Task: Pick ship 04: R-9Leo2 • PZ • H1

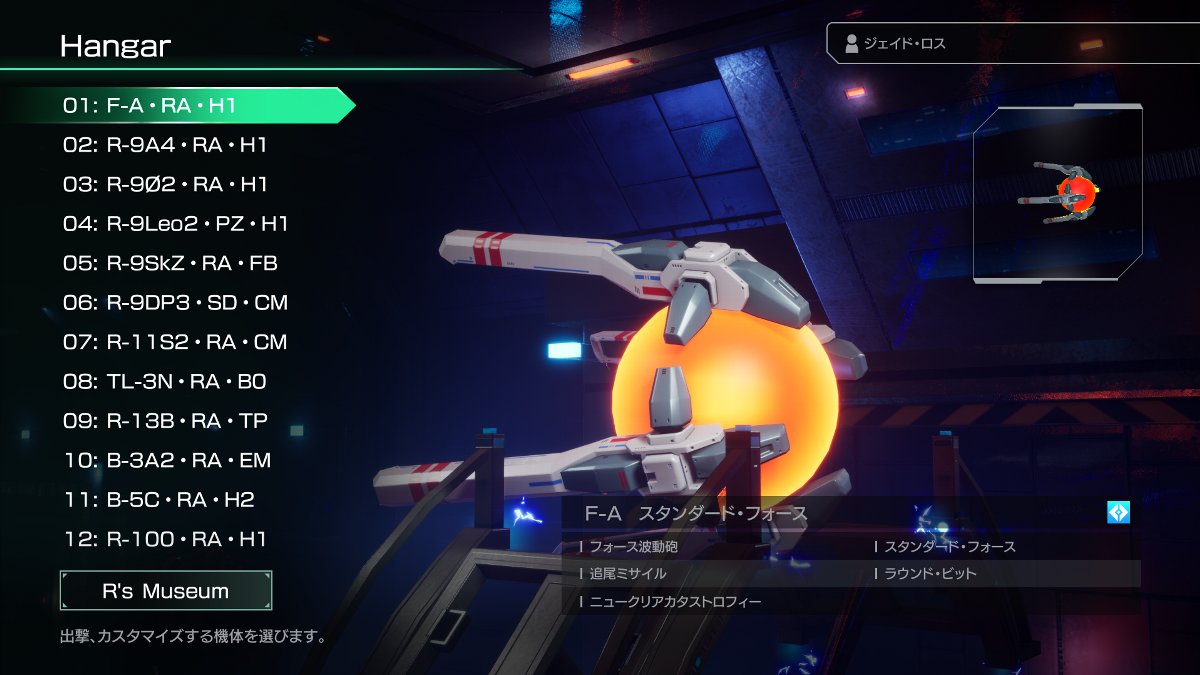Action: pyautogui.click(x=175, y=224)
